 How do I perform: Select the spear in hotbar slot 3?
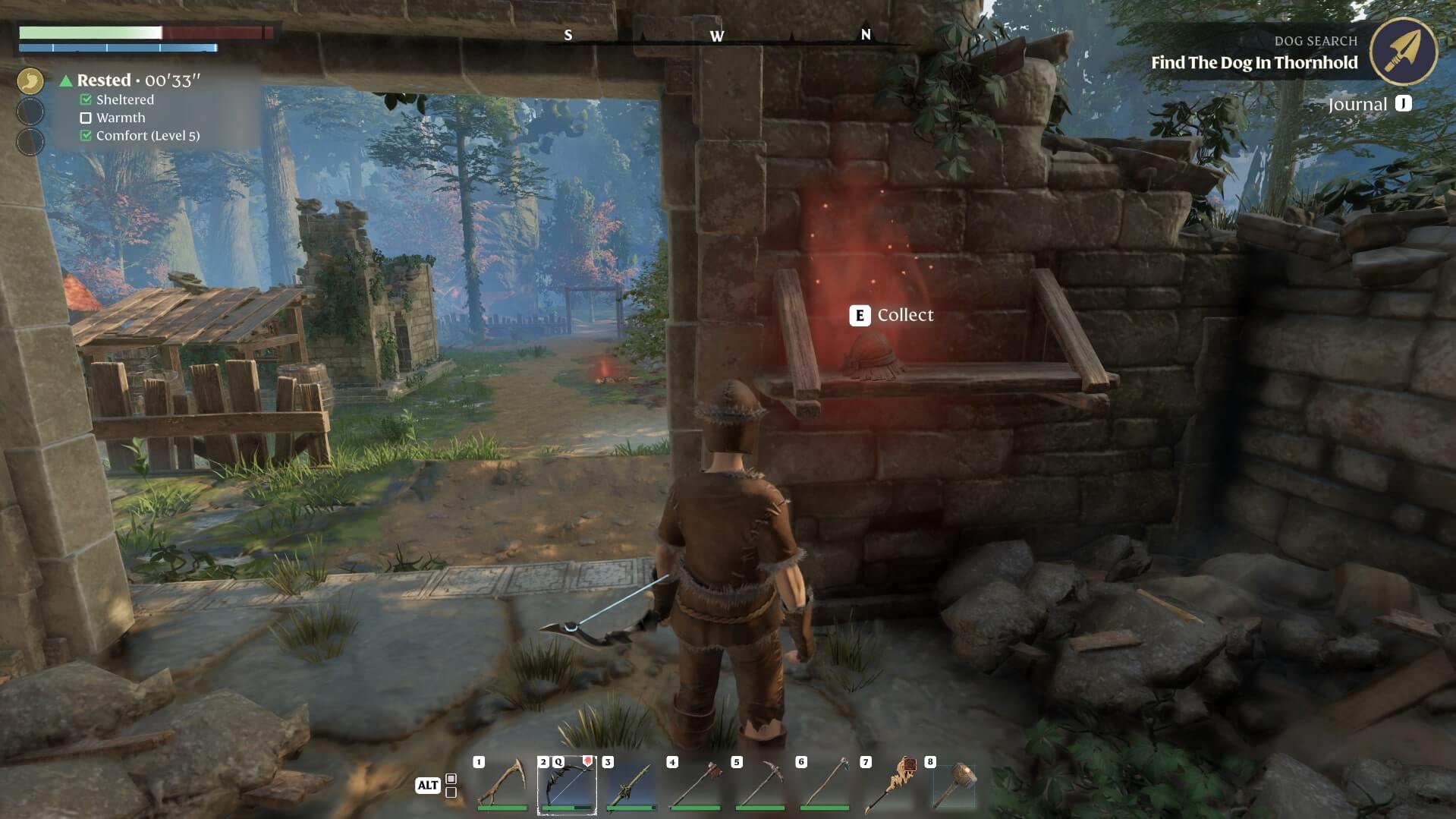pos(632,786)
